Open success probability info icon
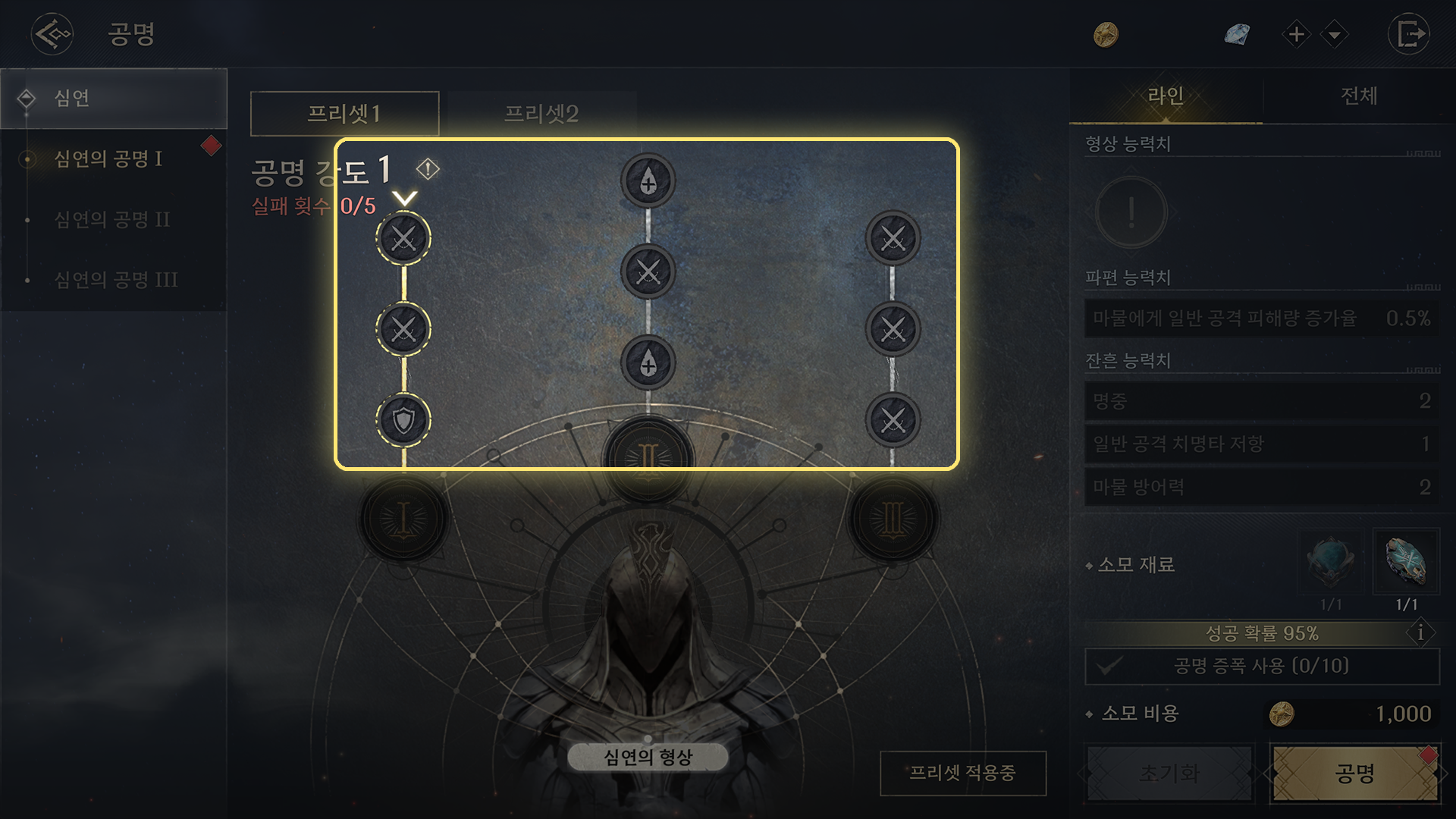 click(x=1420, y=632)
